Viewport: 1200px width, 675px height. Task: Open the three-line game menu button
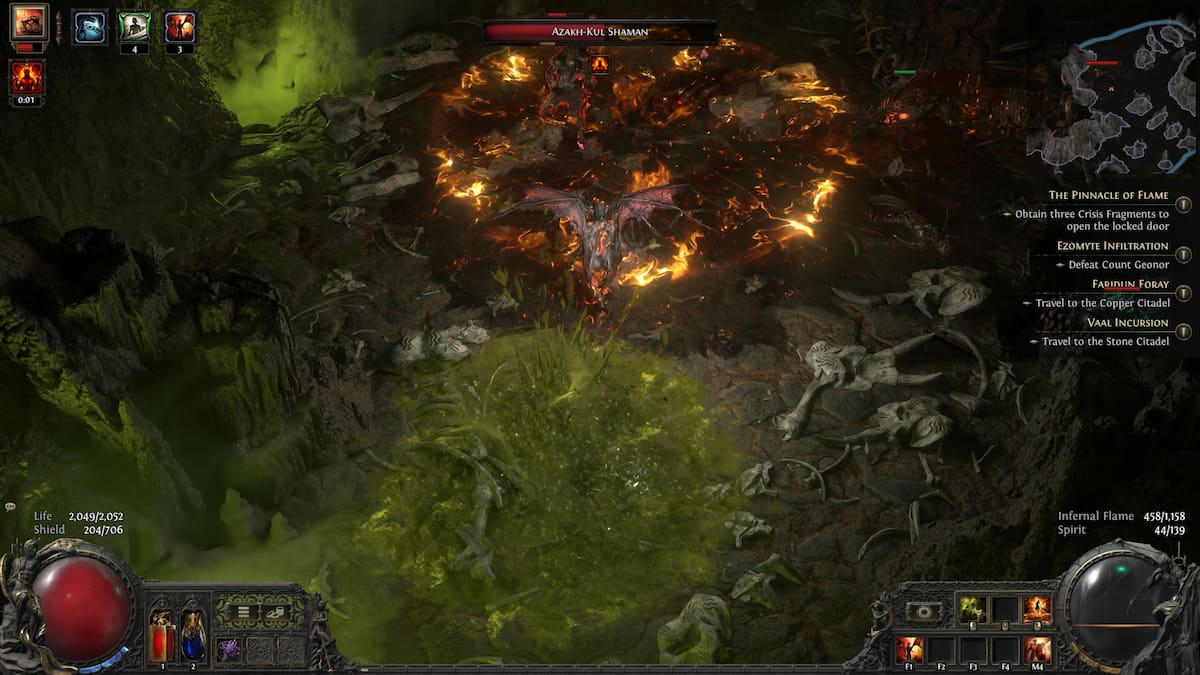tap(241, 611)
